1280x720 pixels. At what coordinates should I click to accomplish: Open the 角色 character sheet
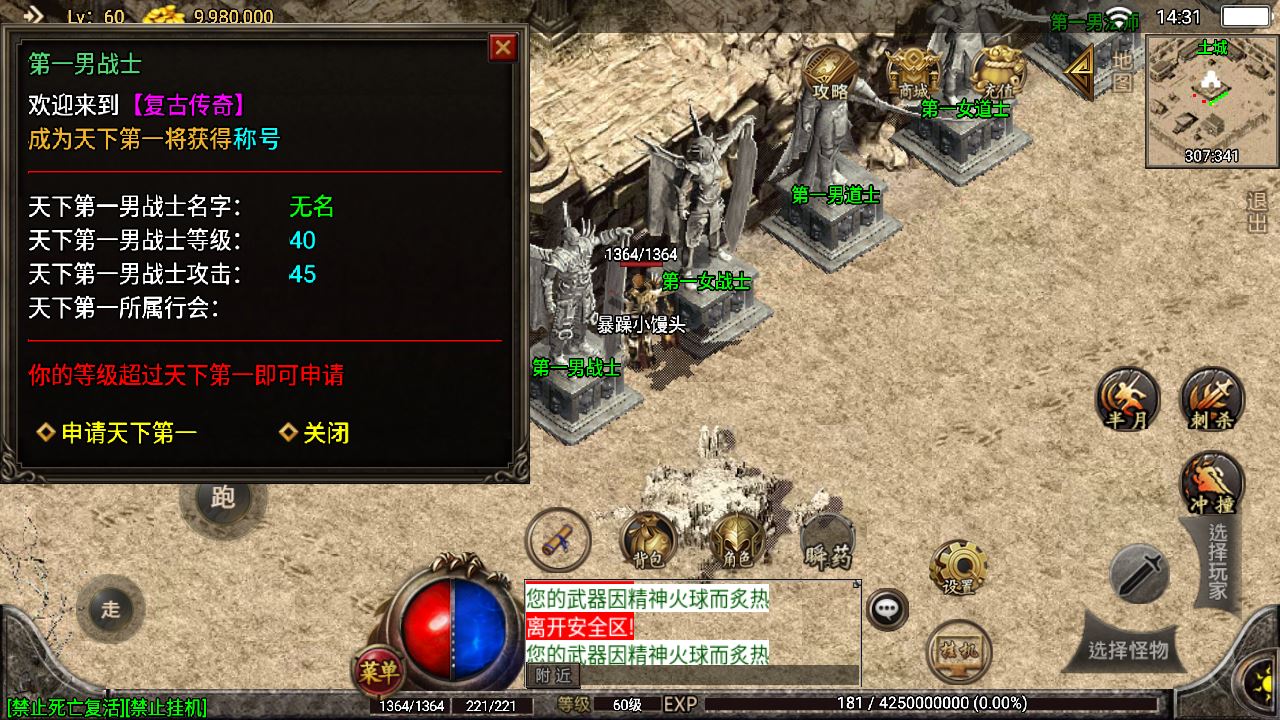coord(732,543)
